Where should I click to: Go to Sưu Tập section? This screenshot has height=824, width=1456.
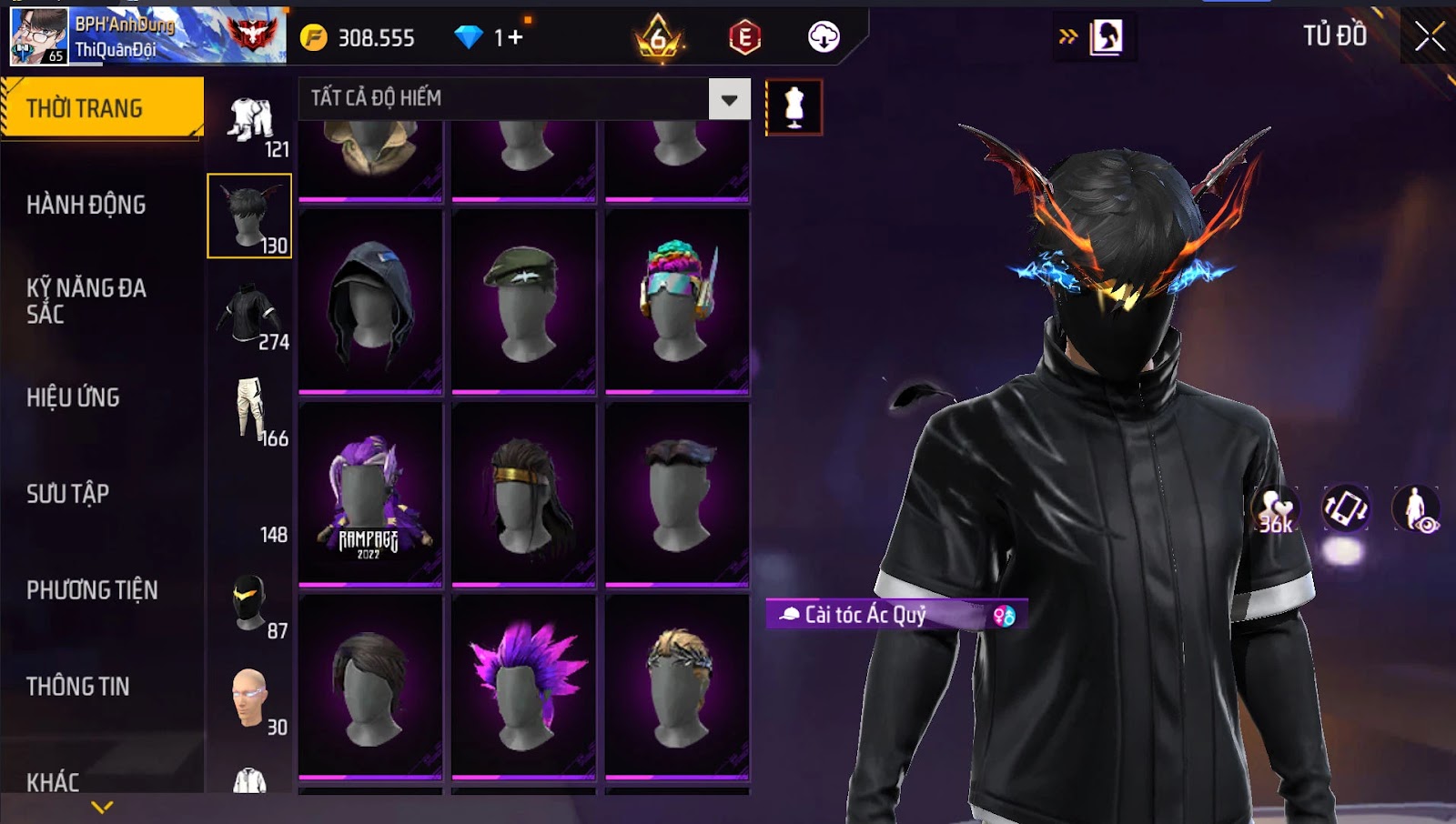pyautogui.click(x=68, y=494)
